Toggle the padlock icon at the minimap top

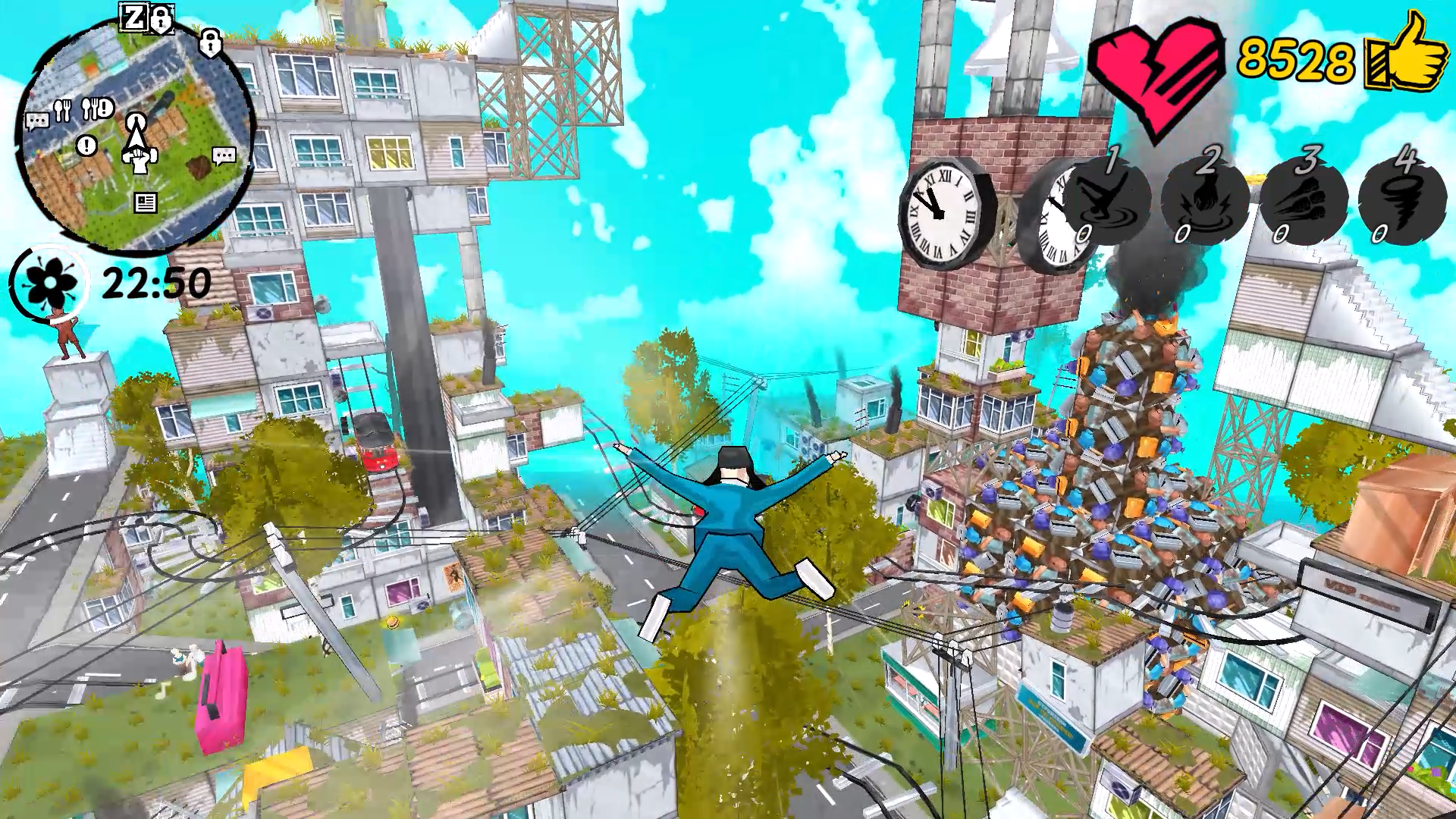162,19
